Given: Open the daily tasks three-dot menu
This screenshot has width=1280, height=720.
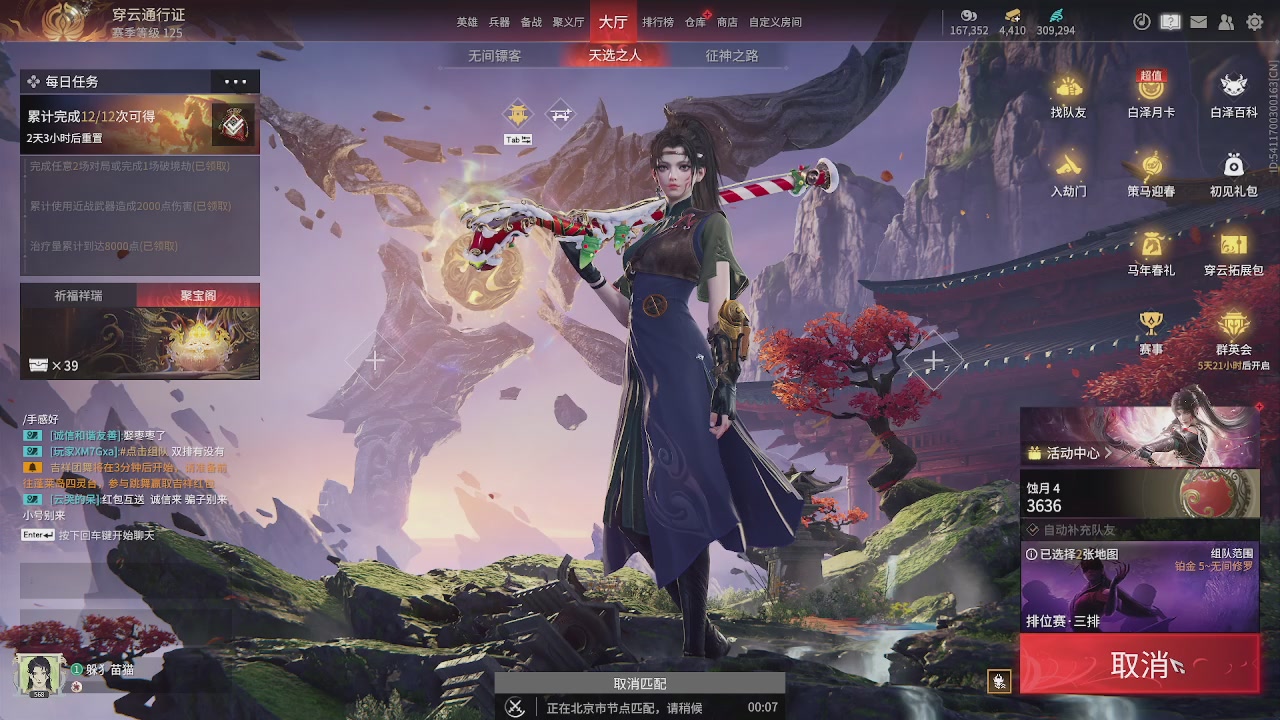Looking at the screenshot, I should pyautogui.click(x=237, y=81).
